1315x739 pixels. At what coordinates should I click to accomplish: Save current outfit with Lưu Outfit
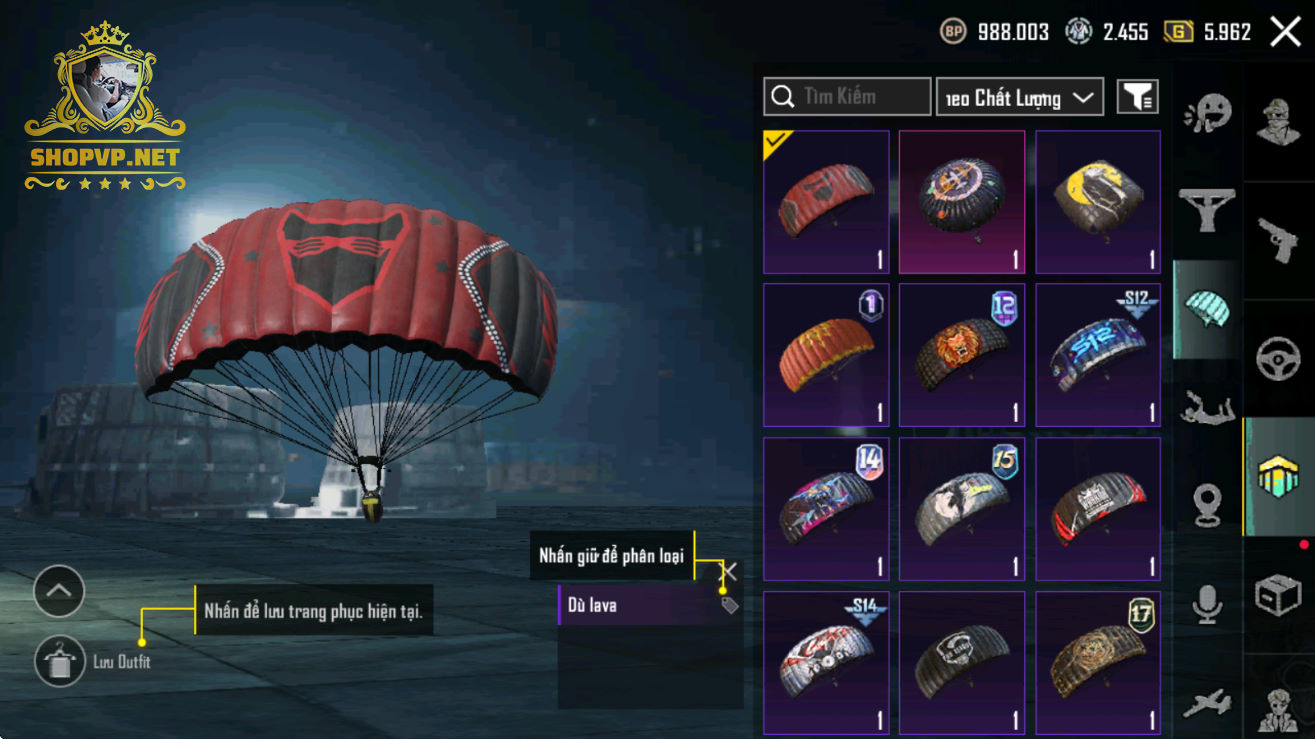[60, 661]
